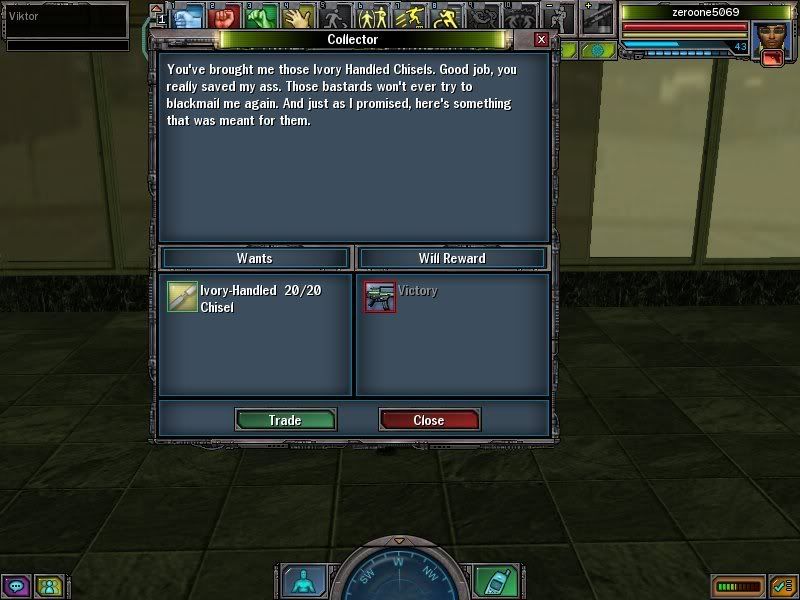Open the character body status panel
The height and width of the screenshot is (600, 800).
tap(300, 581)
